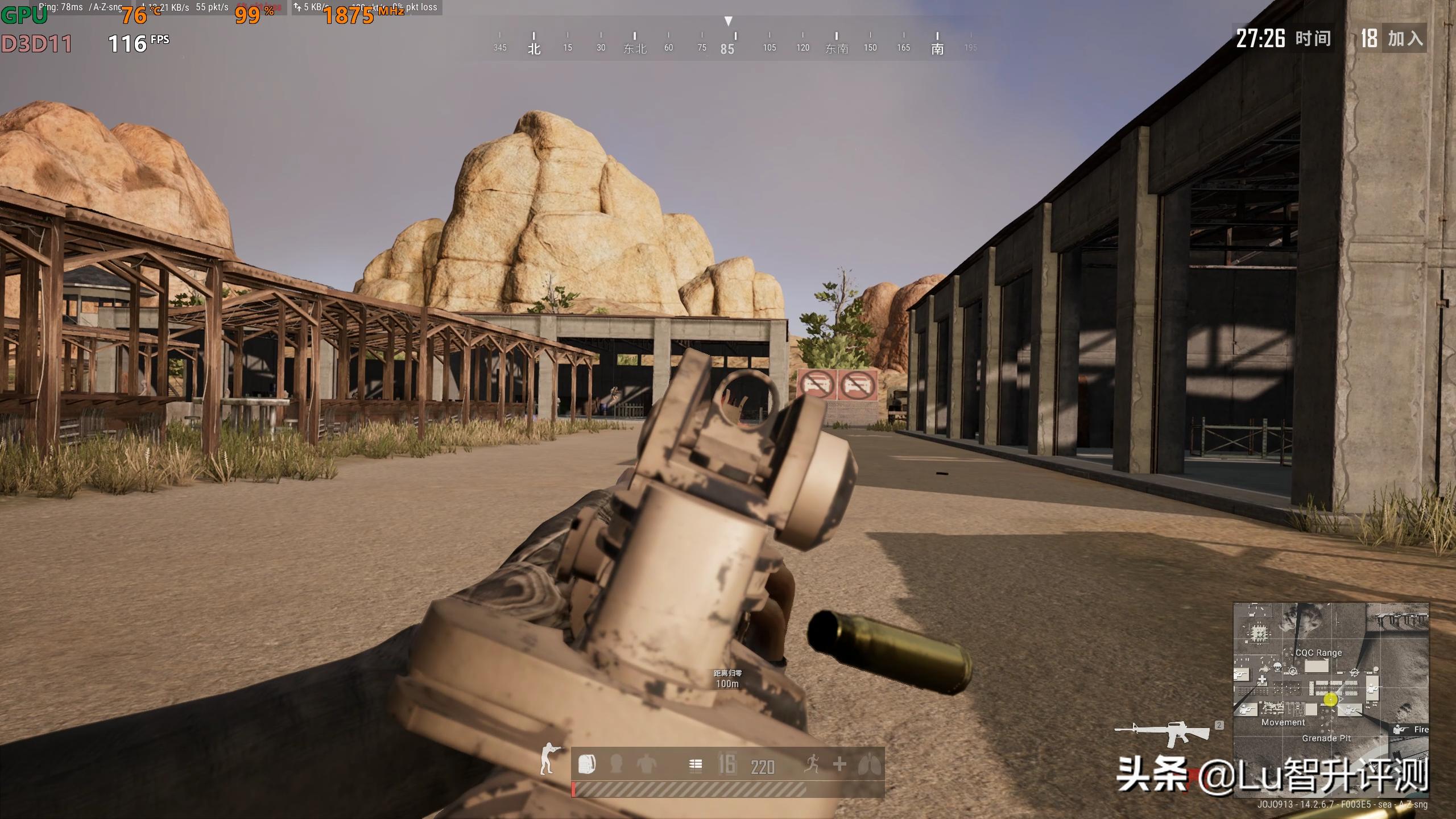Click the standing stance soldier icon
Image resolution: width=1456 pixels, height=819 pixels.
pyautogui.click(x=549, y=759)
